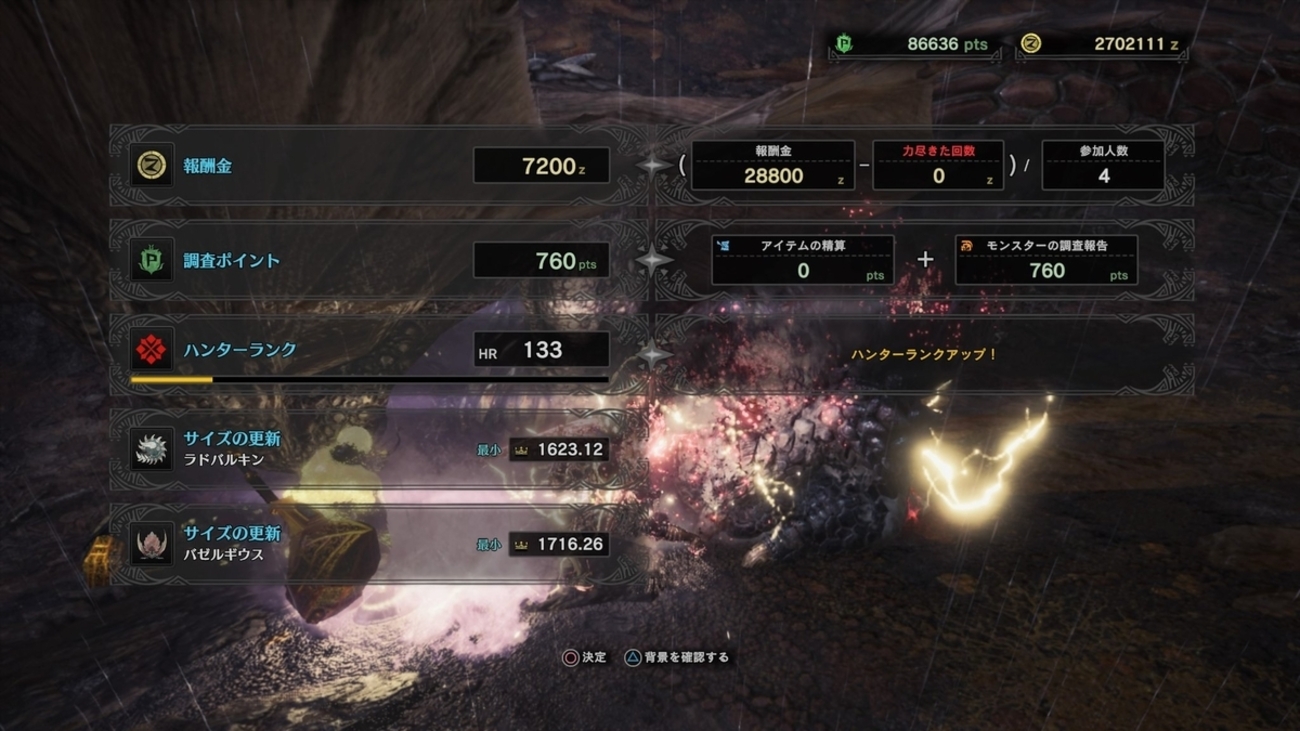Select the バゼルギウス size update row

pos(370,544)
